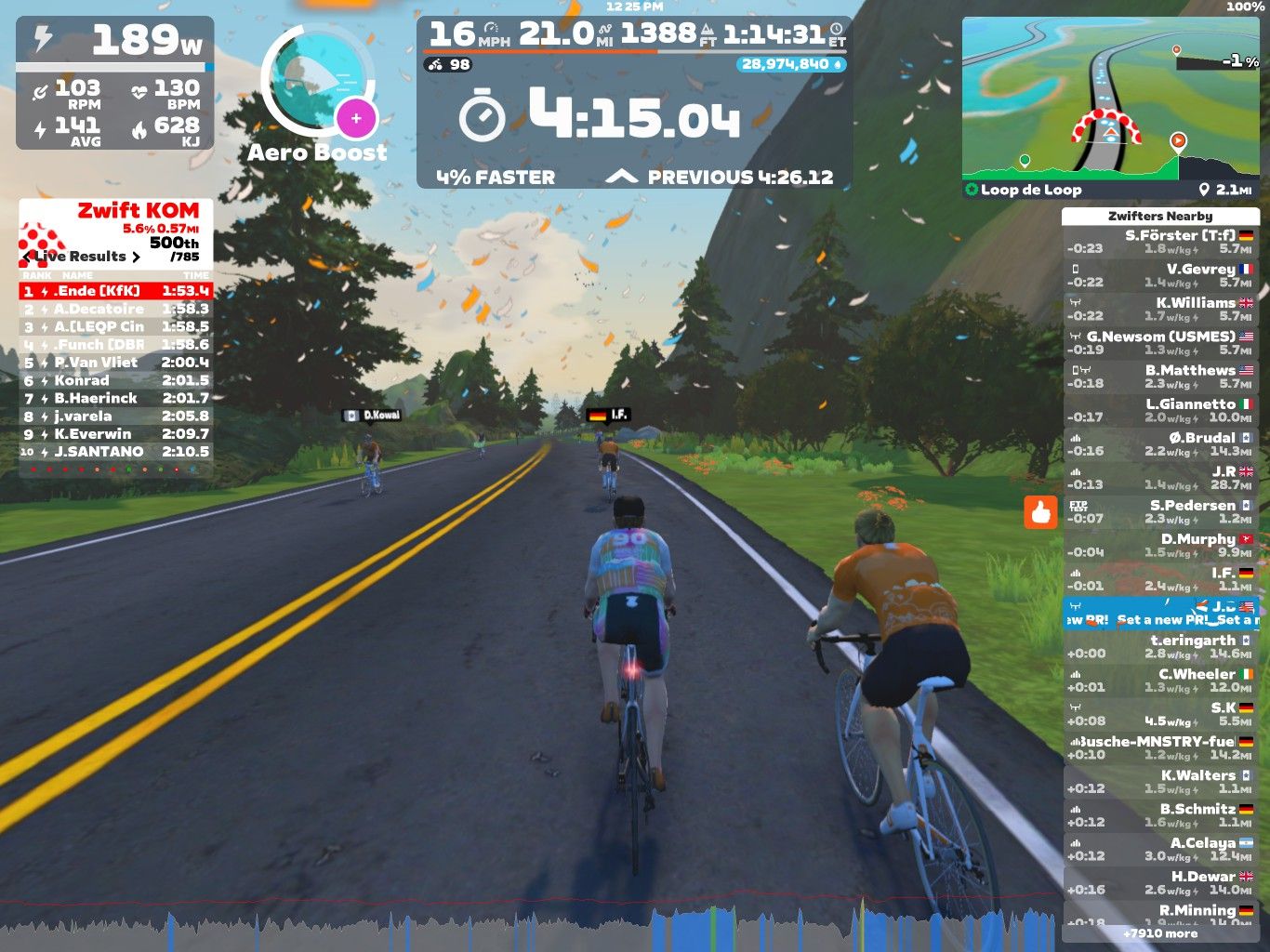Image resolution: width=1270 pixels, height=952 pixels.
Task: Select the D.Kowal rider name tag
Action: (372, 416)
